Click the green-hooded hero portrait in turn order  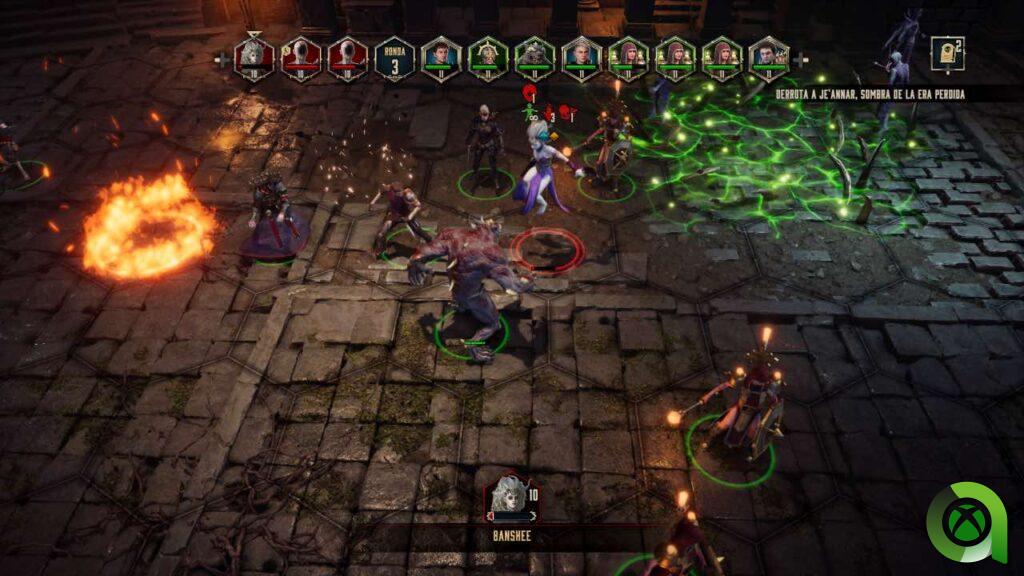click(487, 56)
